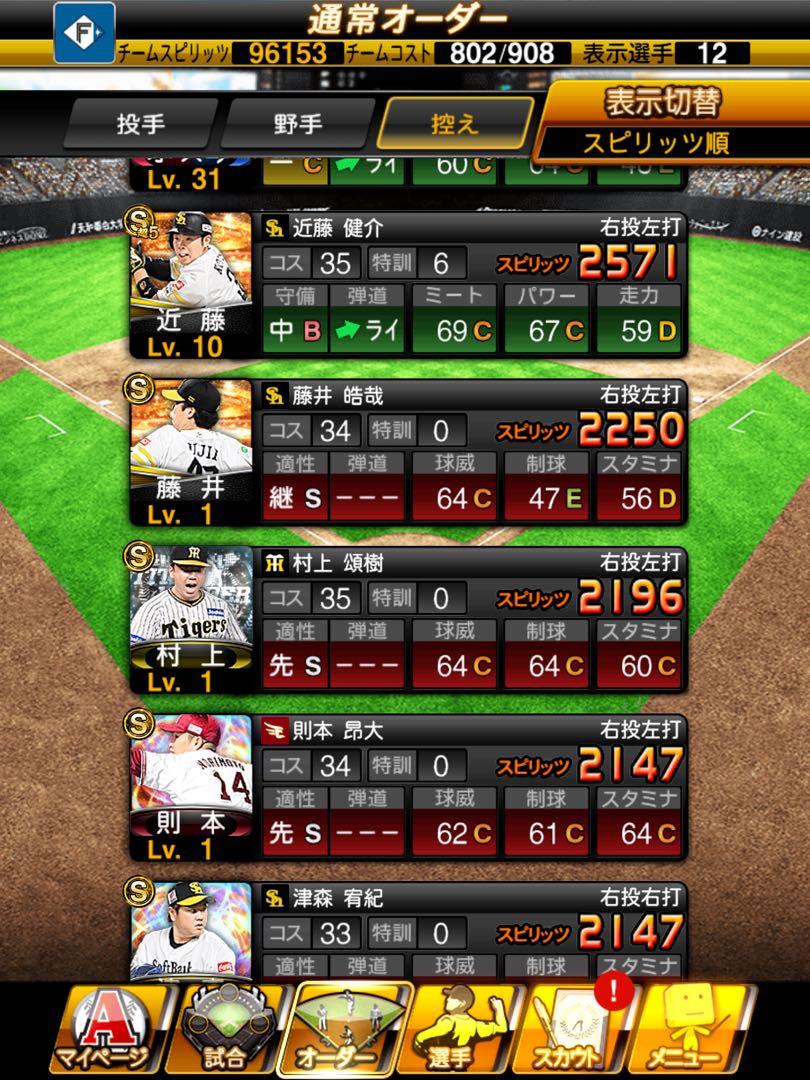Select the 控え tab

point(455,125)
